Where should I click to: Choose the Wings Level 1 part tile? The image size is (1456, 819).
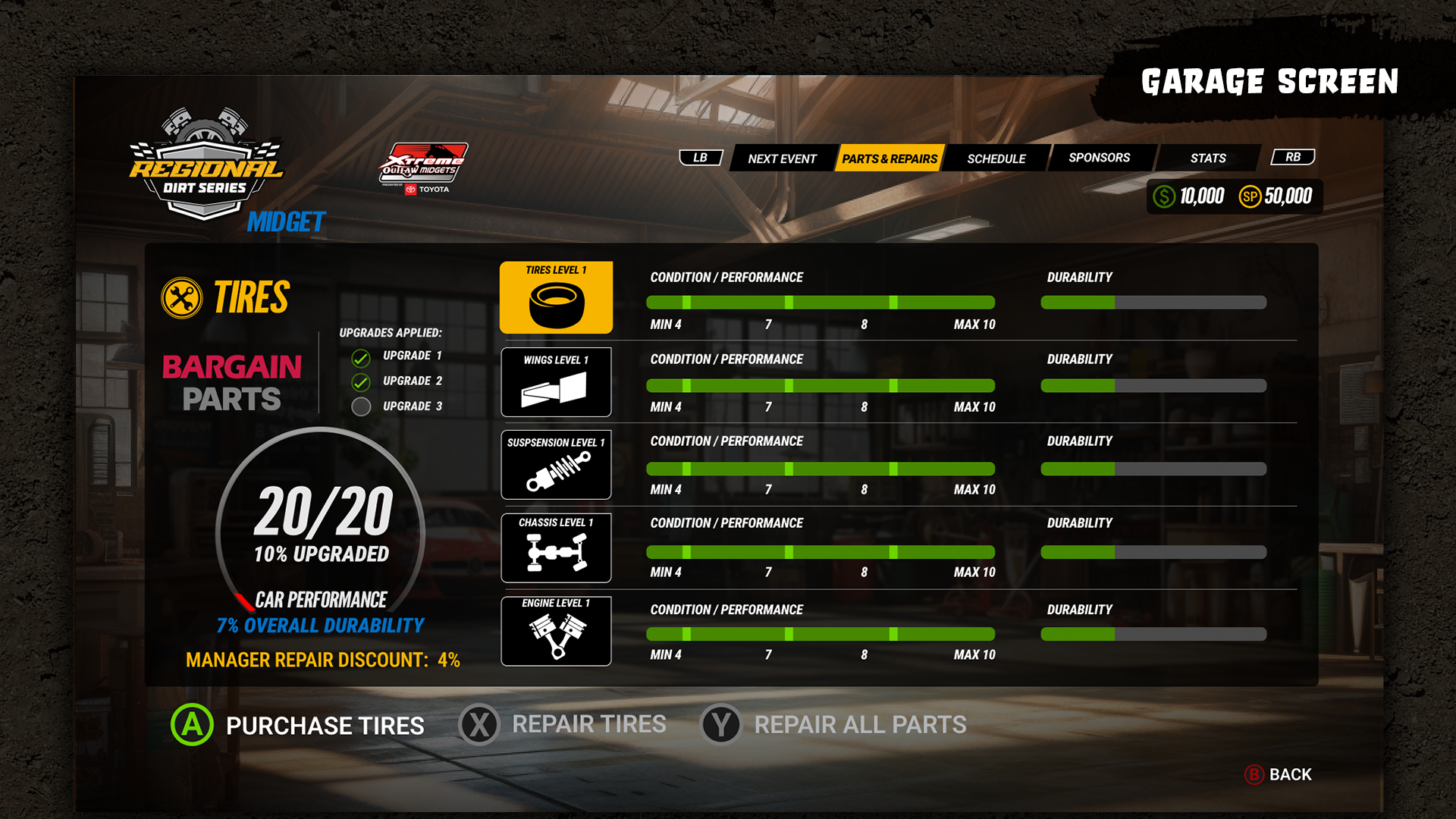[556, 382]
